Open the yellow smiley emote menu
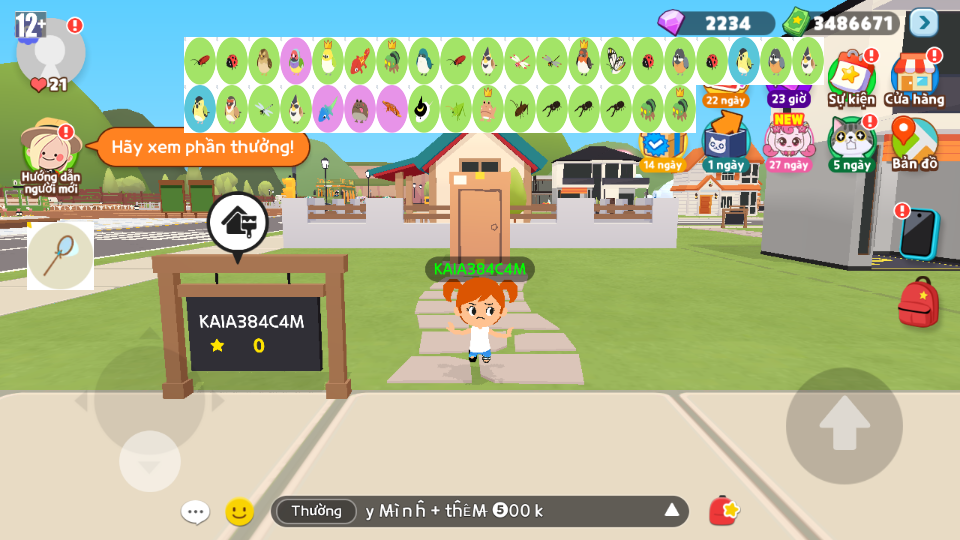This screenshot has width=960, height=540. [x=239, y=512]
